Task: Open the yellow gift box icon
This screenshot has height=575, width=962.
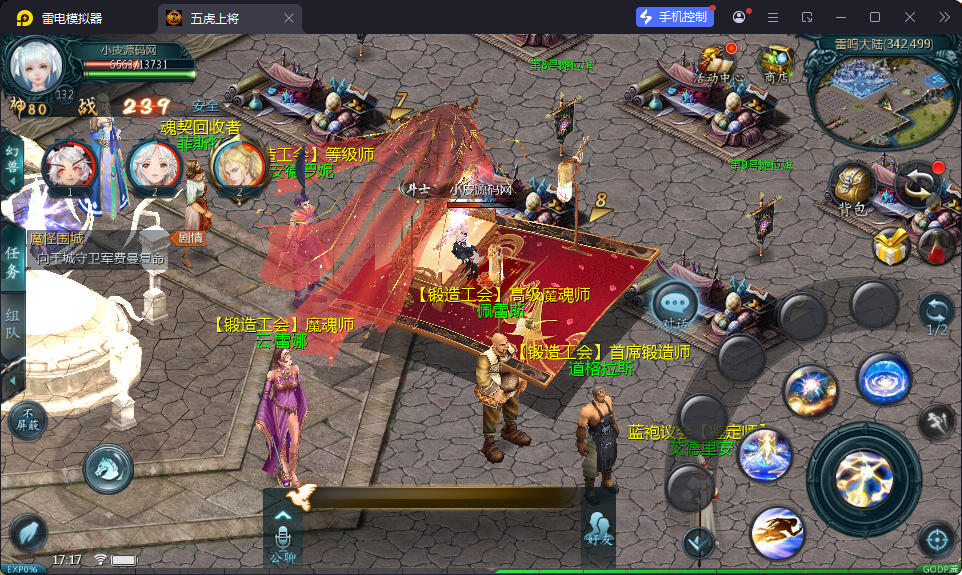Action: (889, 244)
